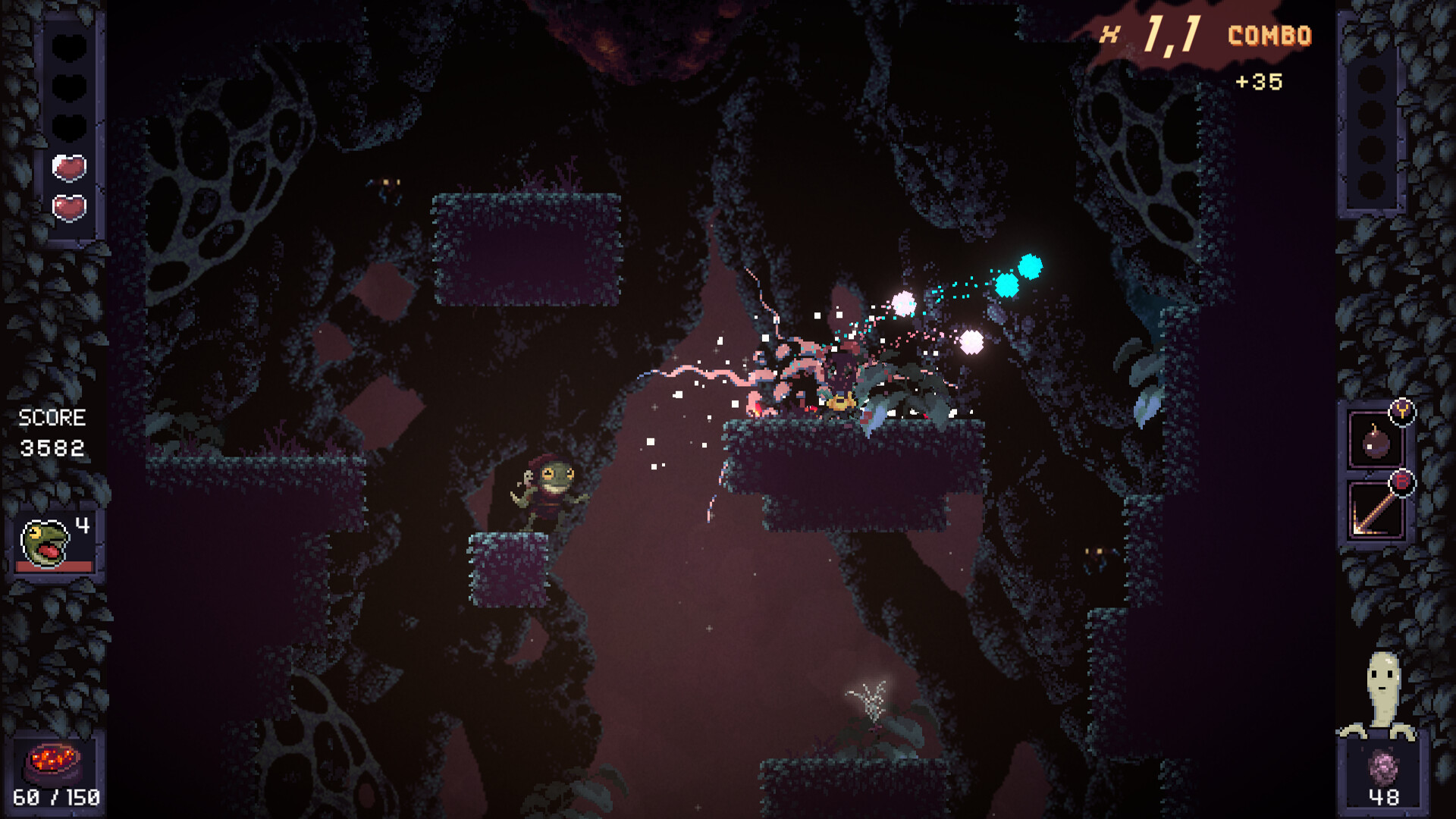Click the food bowl icon showing 60/150
1456x819 pixels.
pyautogui.click(x=53, y=761)
